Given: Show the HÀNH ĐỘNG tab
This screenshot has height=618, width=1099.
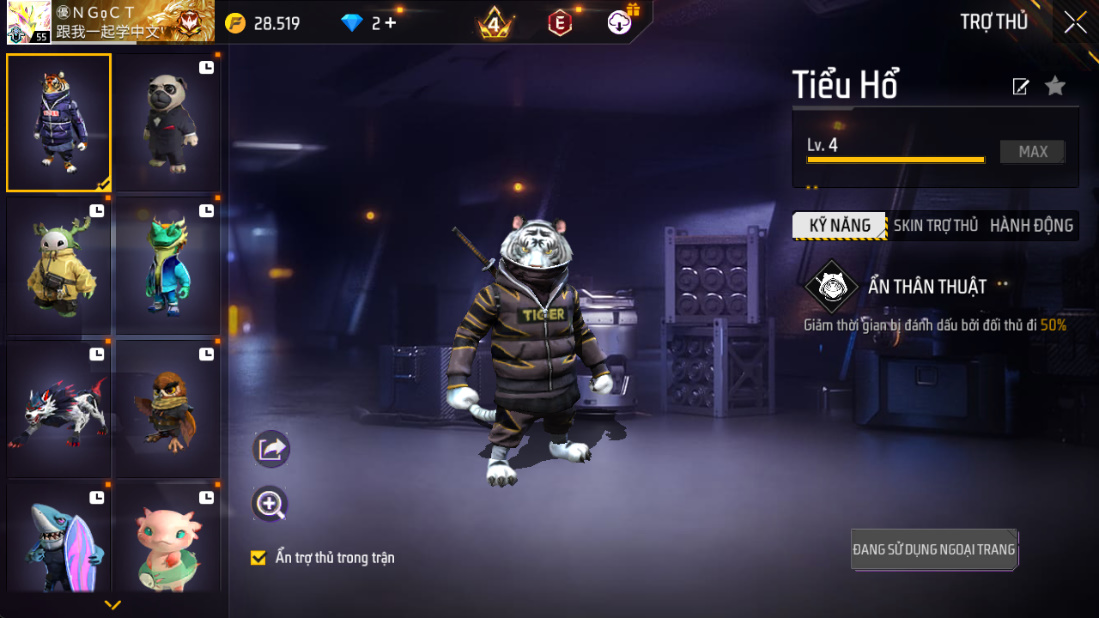Looking at the screenshot, I should click(1031, 225).
